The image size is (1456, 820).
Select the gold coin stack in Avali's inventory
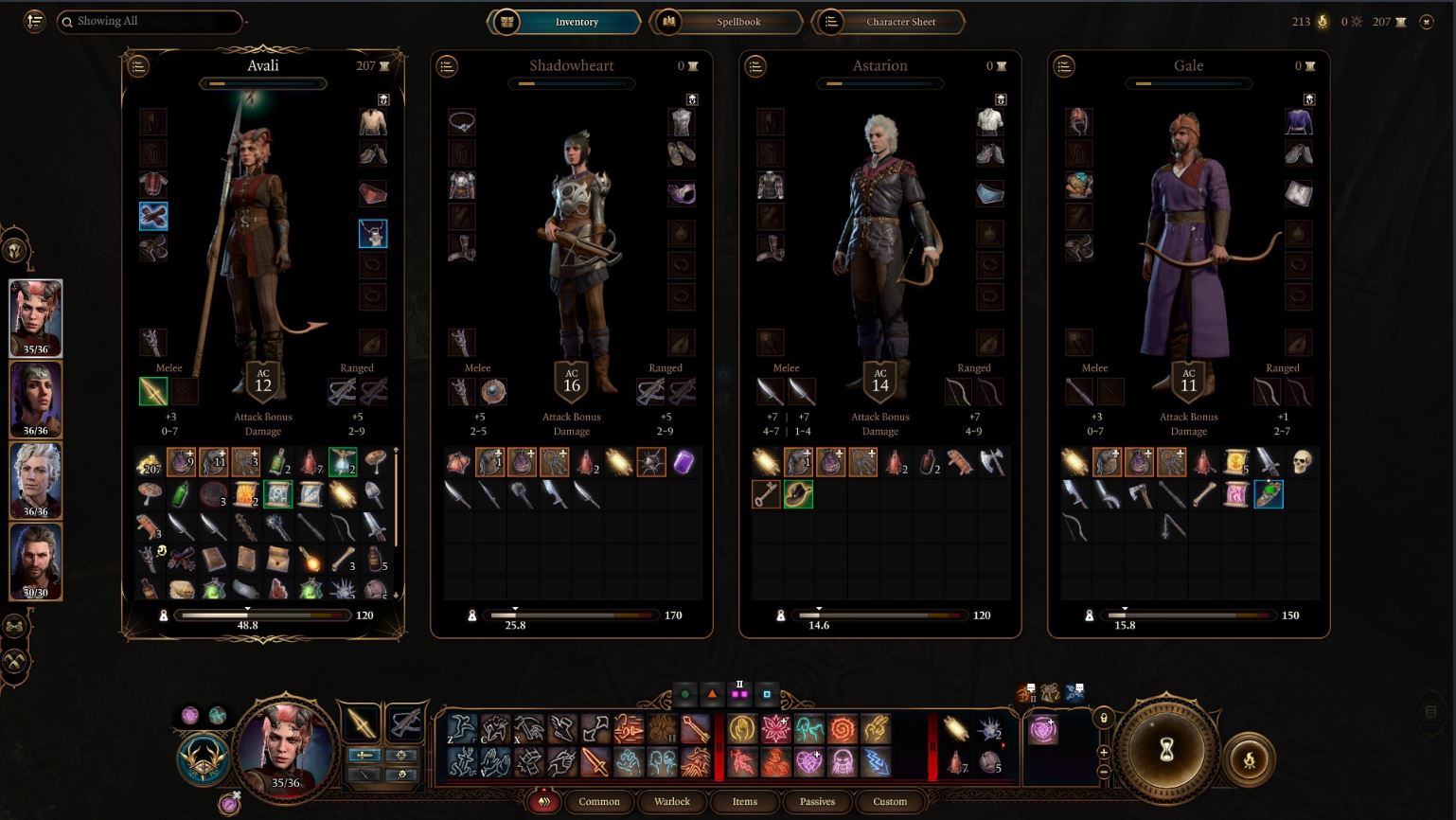[x=150, y=463]
